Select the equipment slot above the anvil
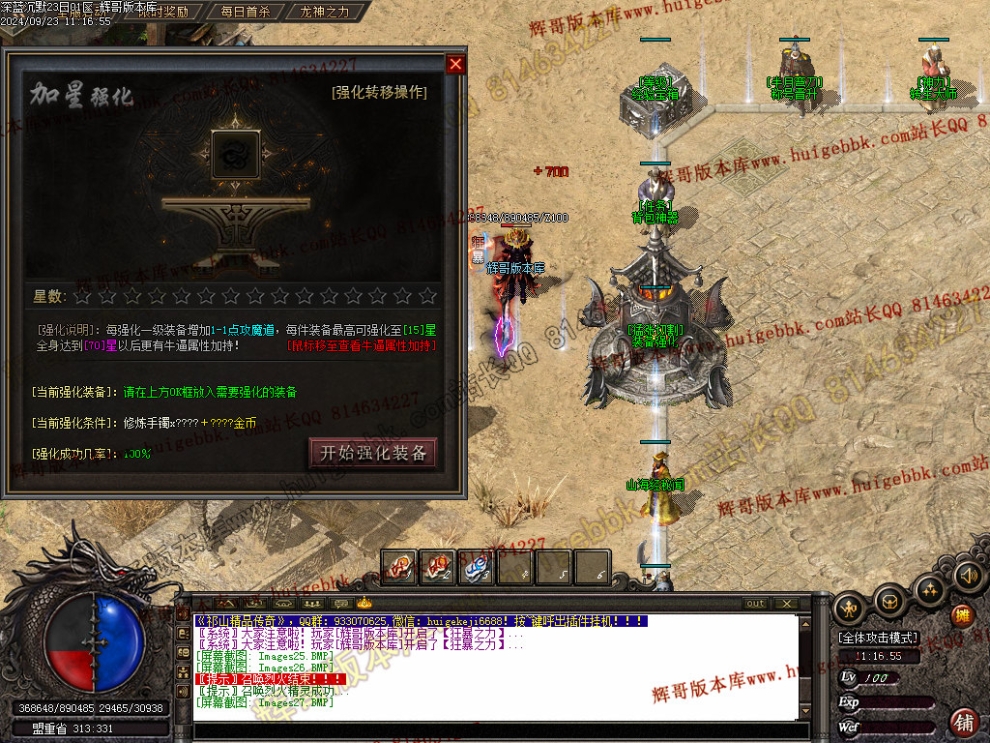This screenshot has height=743, width=990. 236,156
